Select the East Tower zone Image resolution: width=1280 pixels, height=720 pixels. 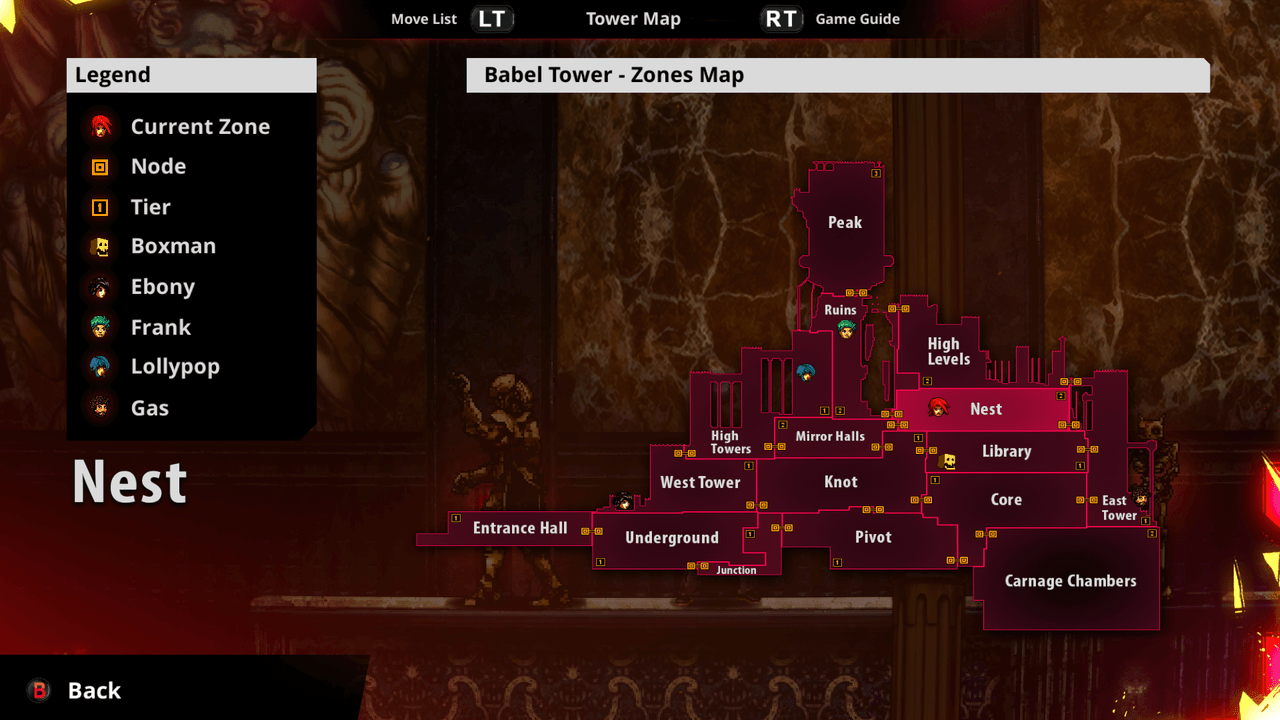click(1118, 508)
